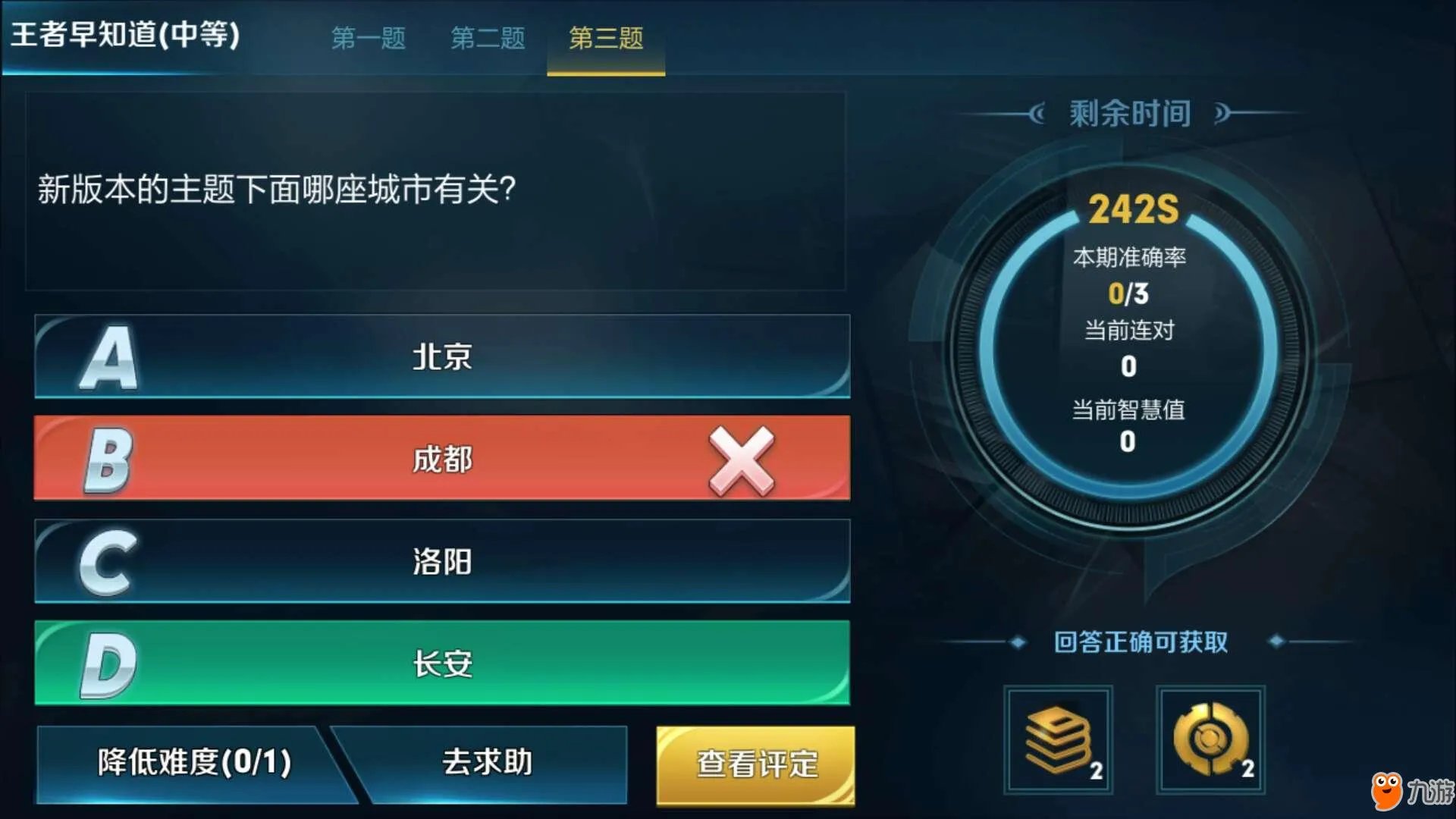Screen dimensions: 1456x819
Task: Switch to the 第二题 tab
Action: tap(488, 38)
